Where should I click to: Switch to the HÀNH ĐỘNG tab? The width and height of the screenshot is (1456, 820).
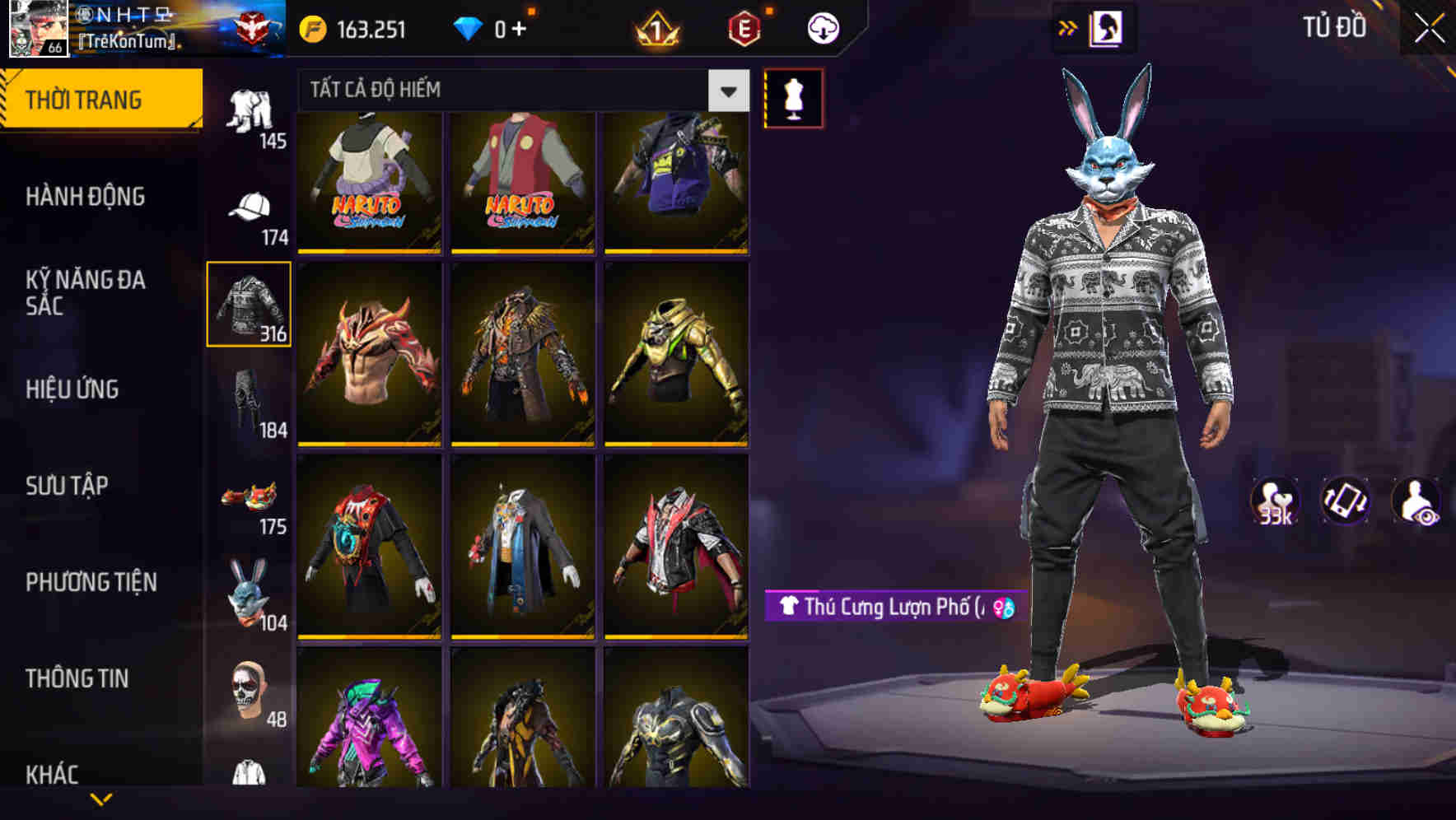(x=88, y=198)
